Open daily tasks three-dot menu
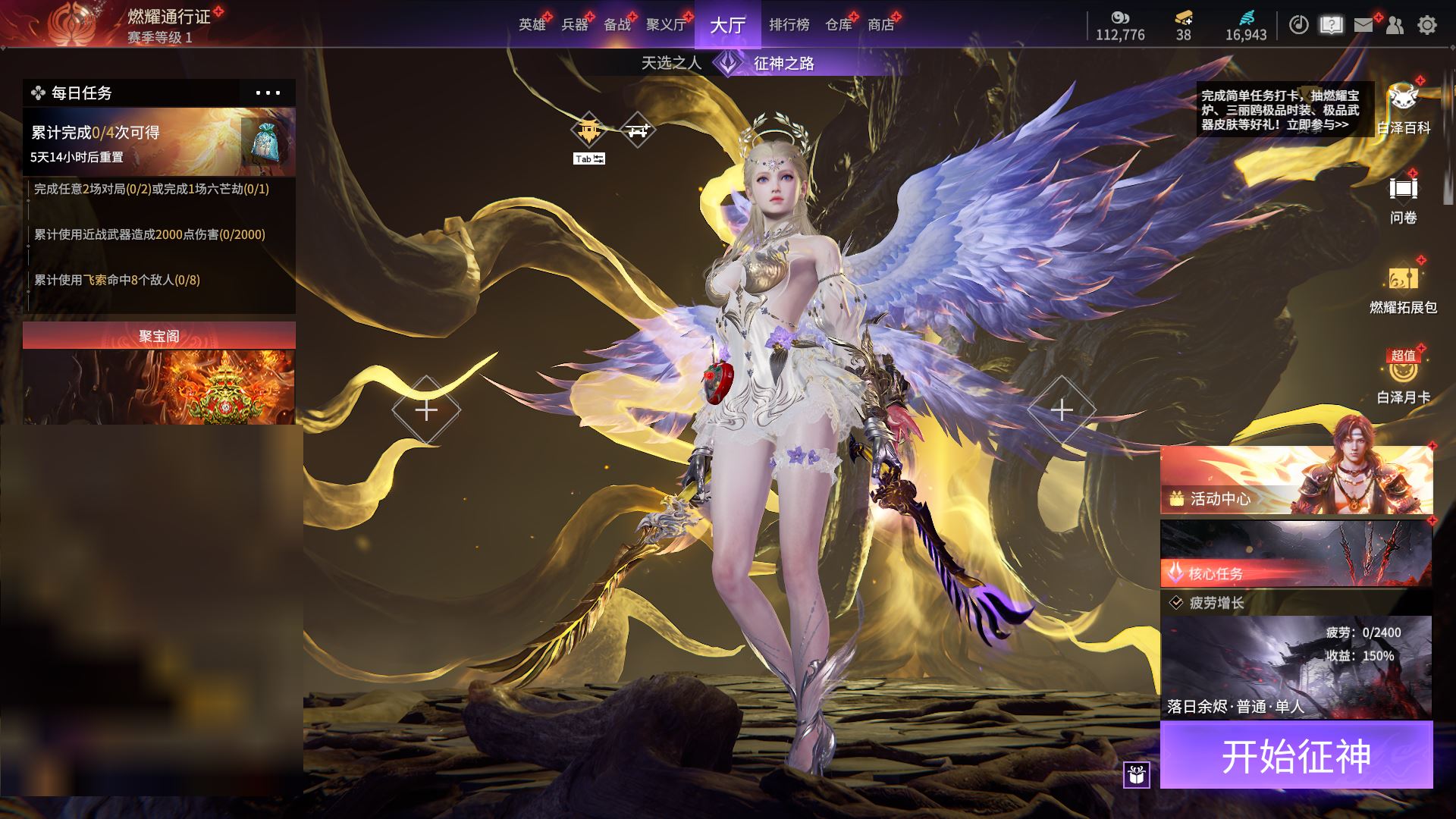 pyautogui.click(x=268, y=93)
